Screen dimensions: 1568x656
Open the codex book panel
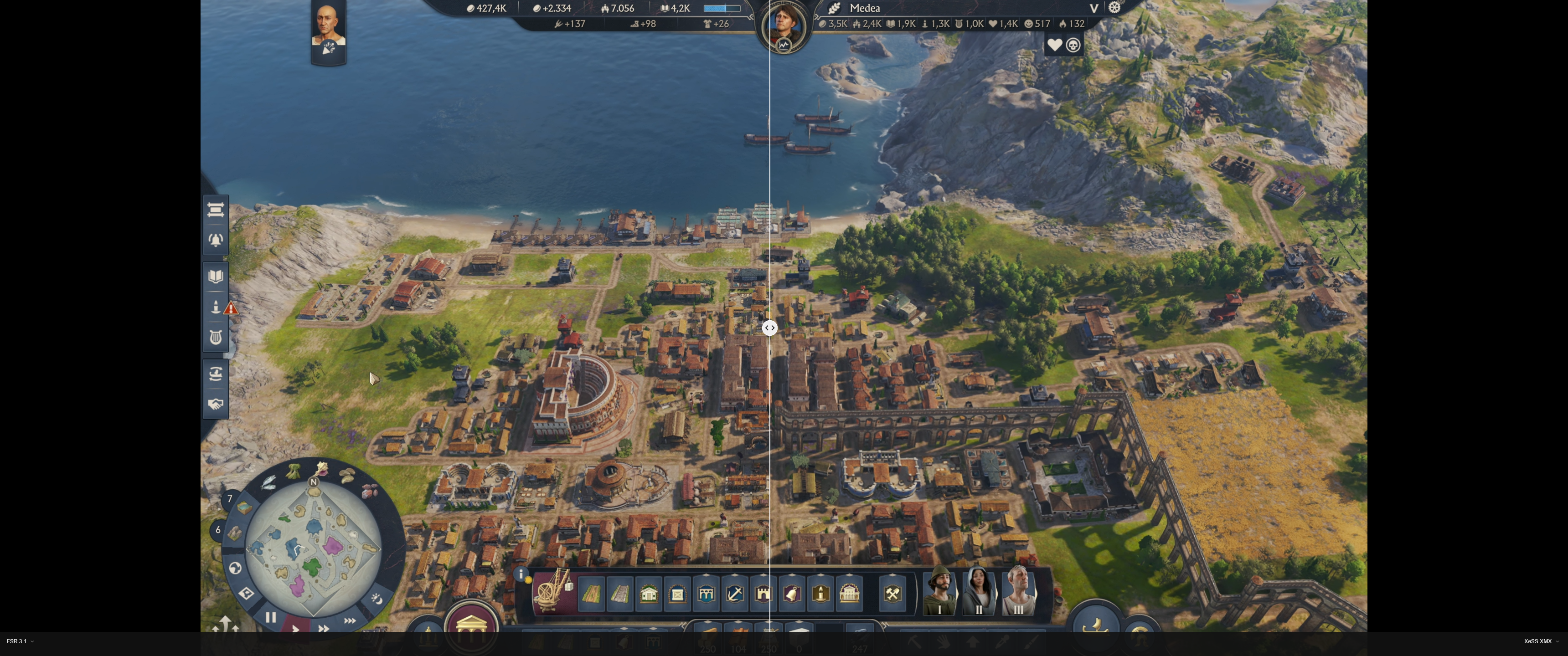(x=216, y=276)
